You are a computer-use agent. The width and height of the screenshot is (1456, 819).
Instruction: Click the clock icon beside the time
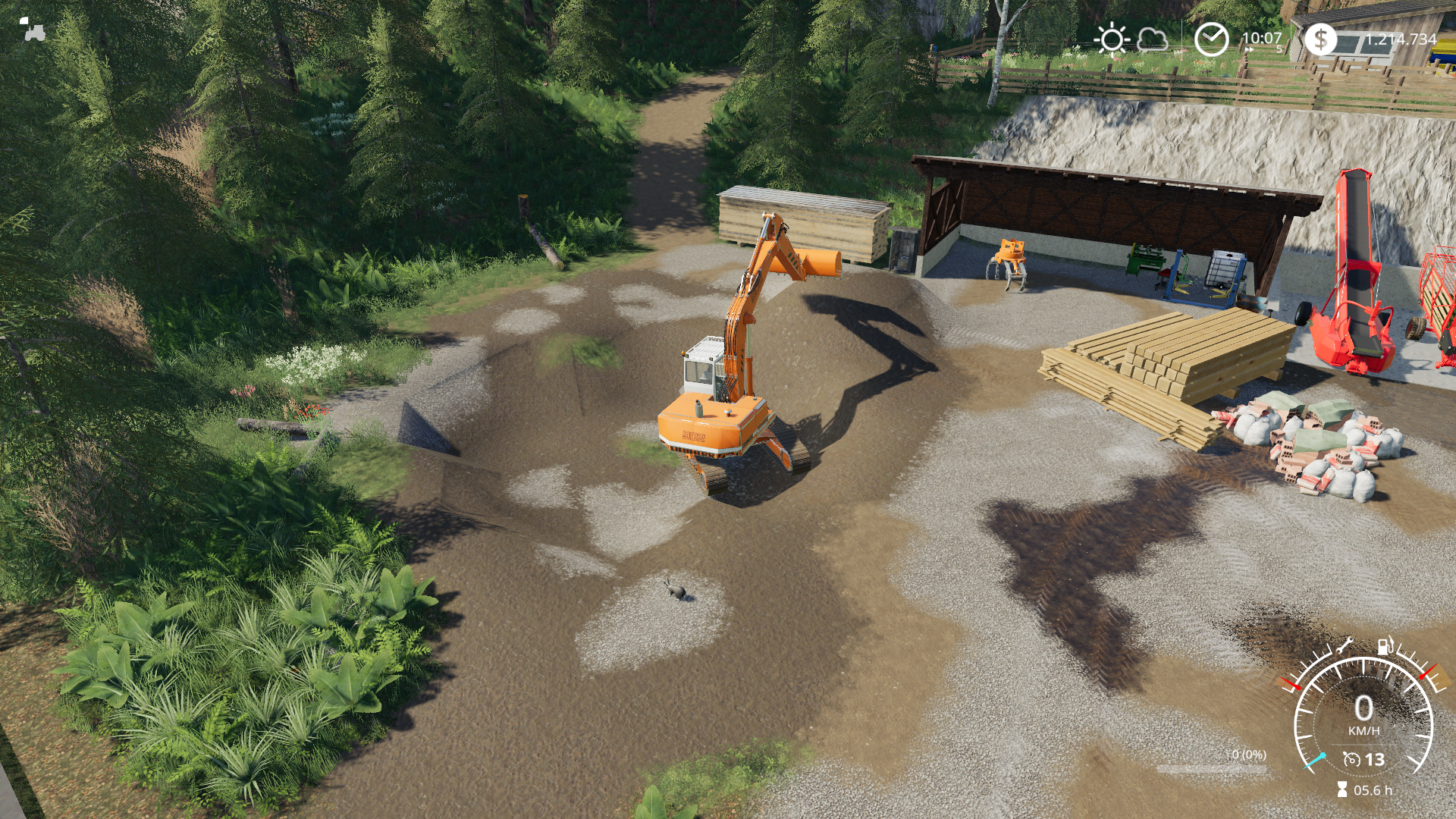(x=1211, y=39)
